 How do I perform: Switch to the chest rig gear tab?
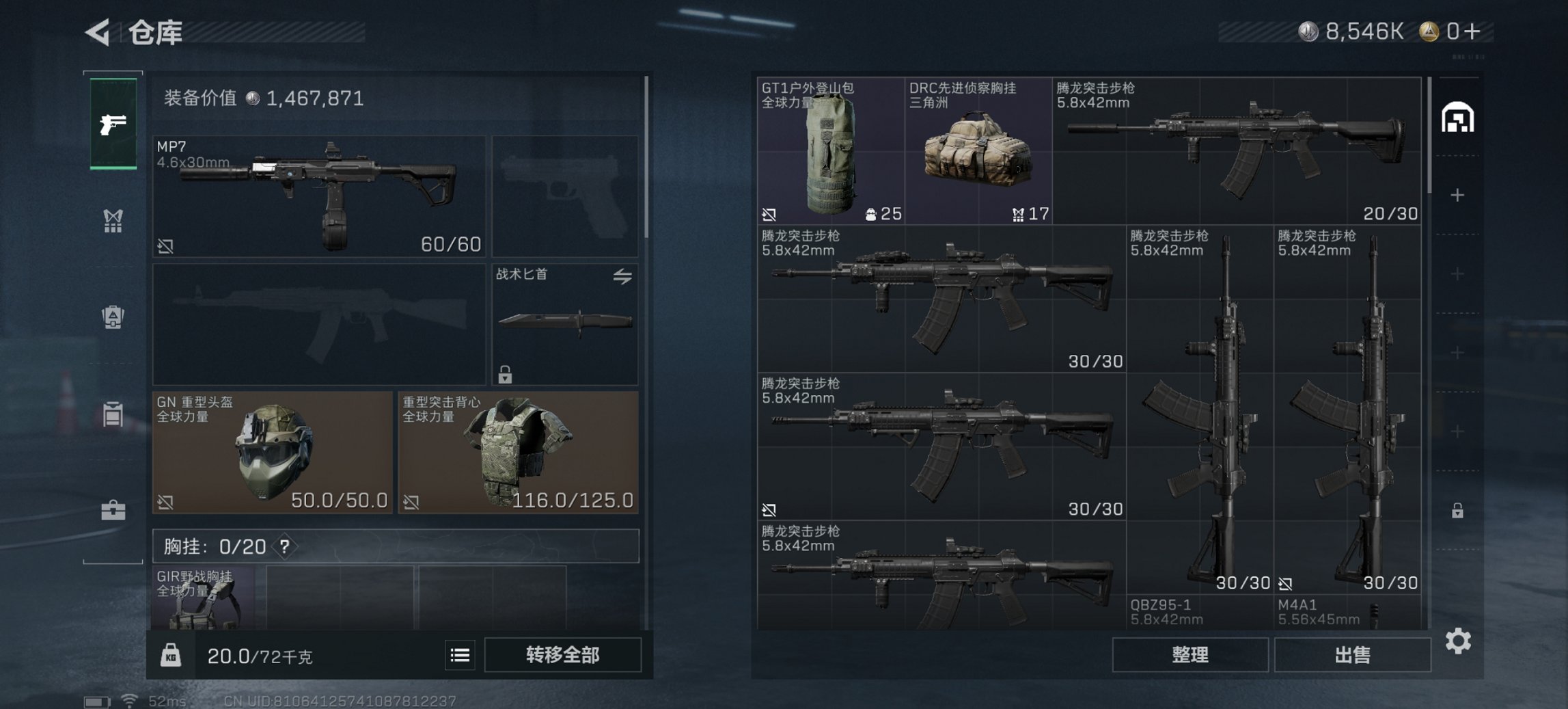coord(115,220)
